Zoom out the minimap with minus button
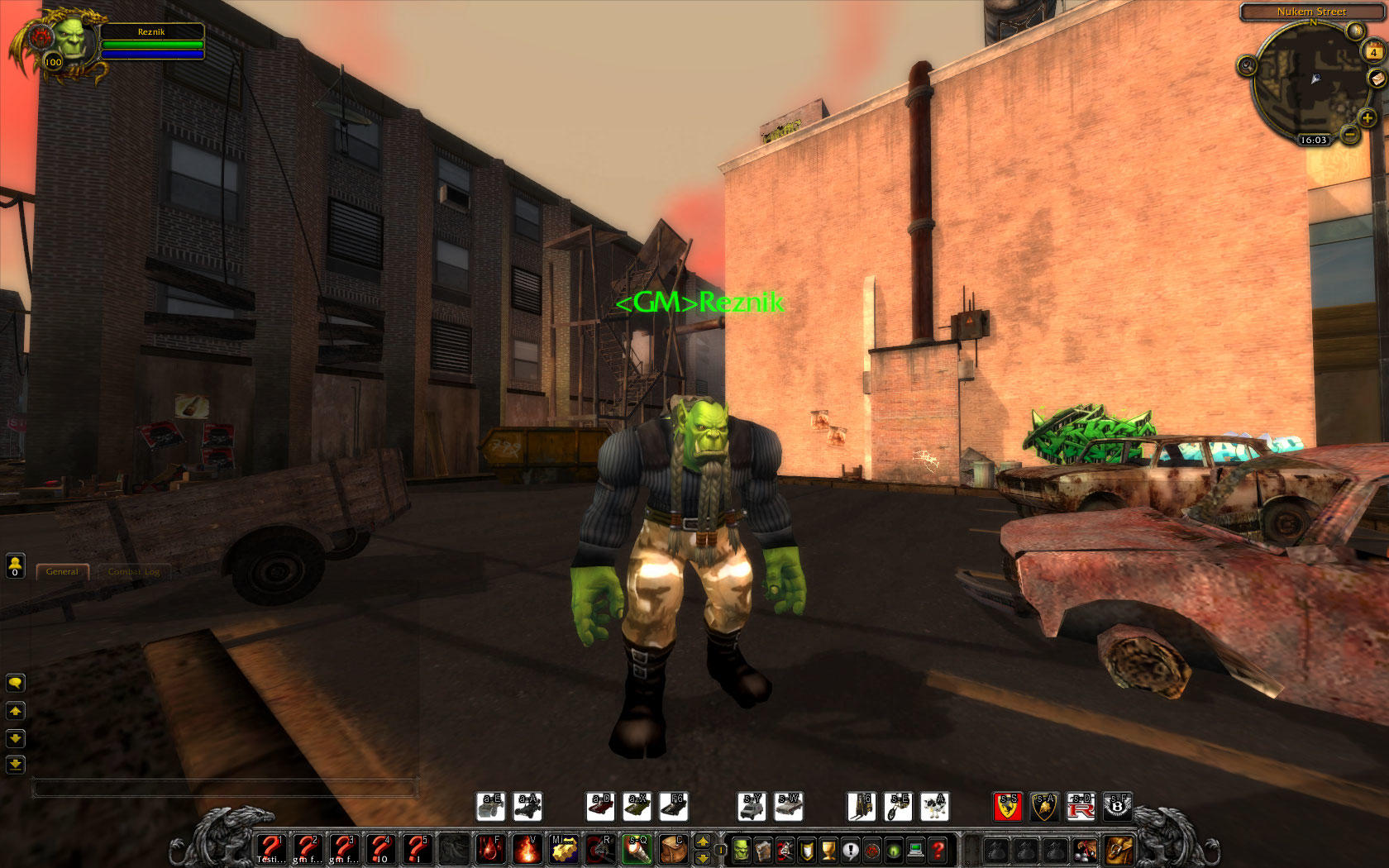 point(1350,135)
